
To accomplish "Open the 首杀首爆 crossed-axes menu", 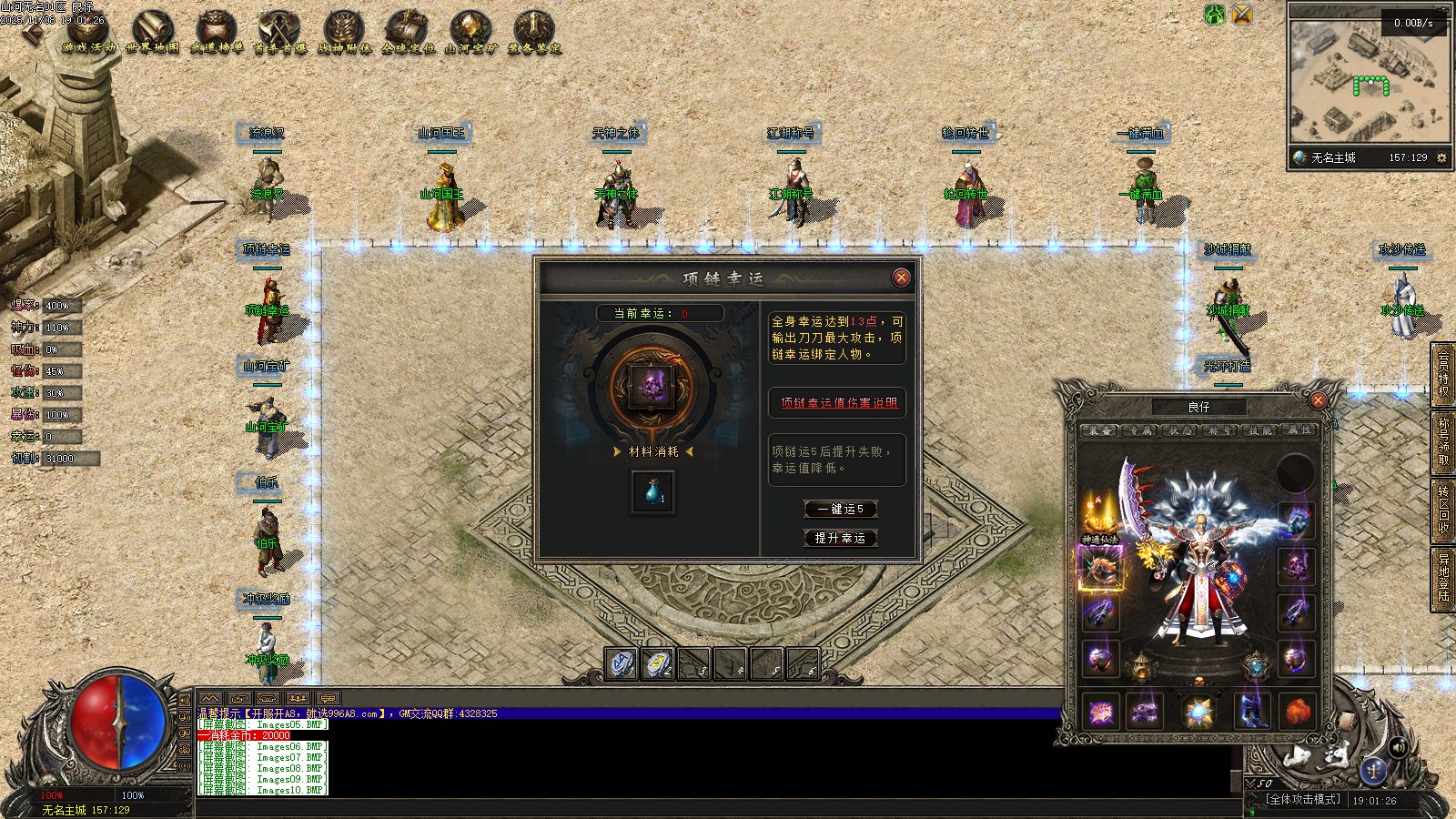I will click(x=280, y=32).
